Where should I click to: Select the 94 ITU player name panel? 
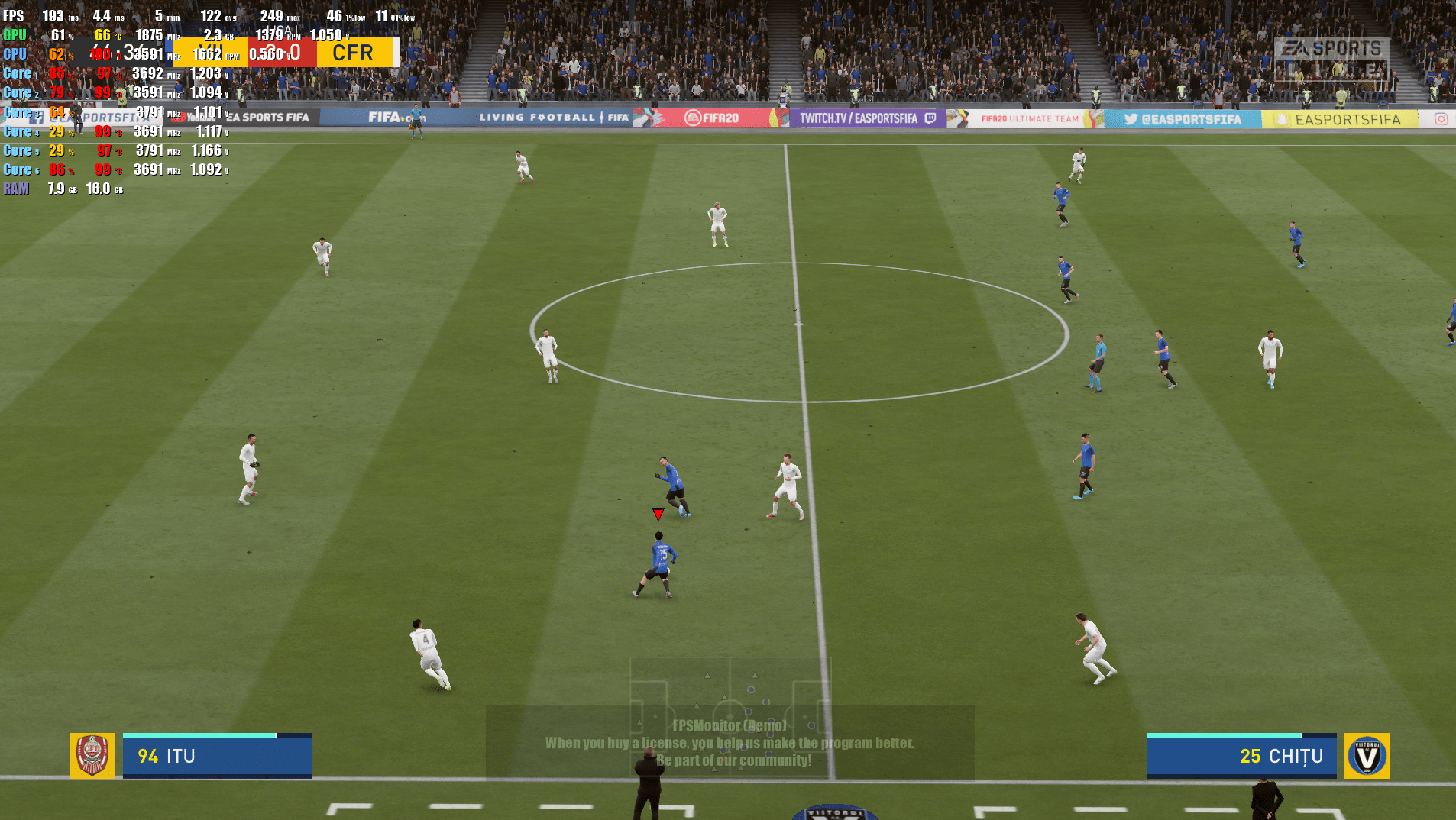coord(217,756)
